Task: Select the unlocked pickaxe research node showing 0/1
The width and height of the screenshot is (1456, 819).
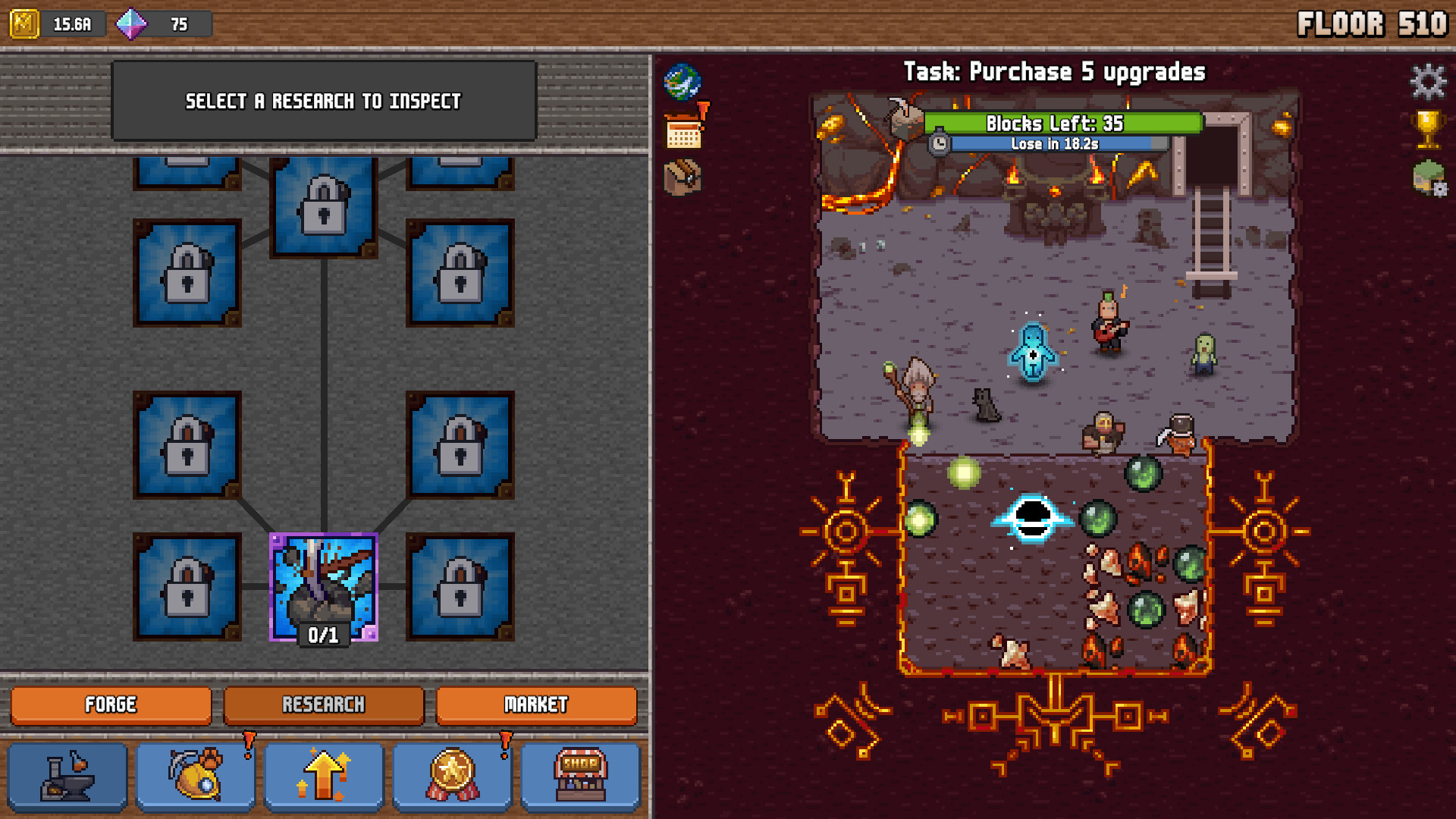Action: (323, 588)
